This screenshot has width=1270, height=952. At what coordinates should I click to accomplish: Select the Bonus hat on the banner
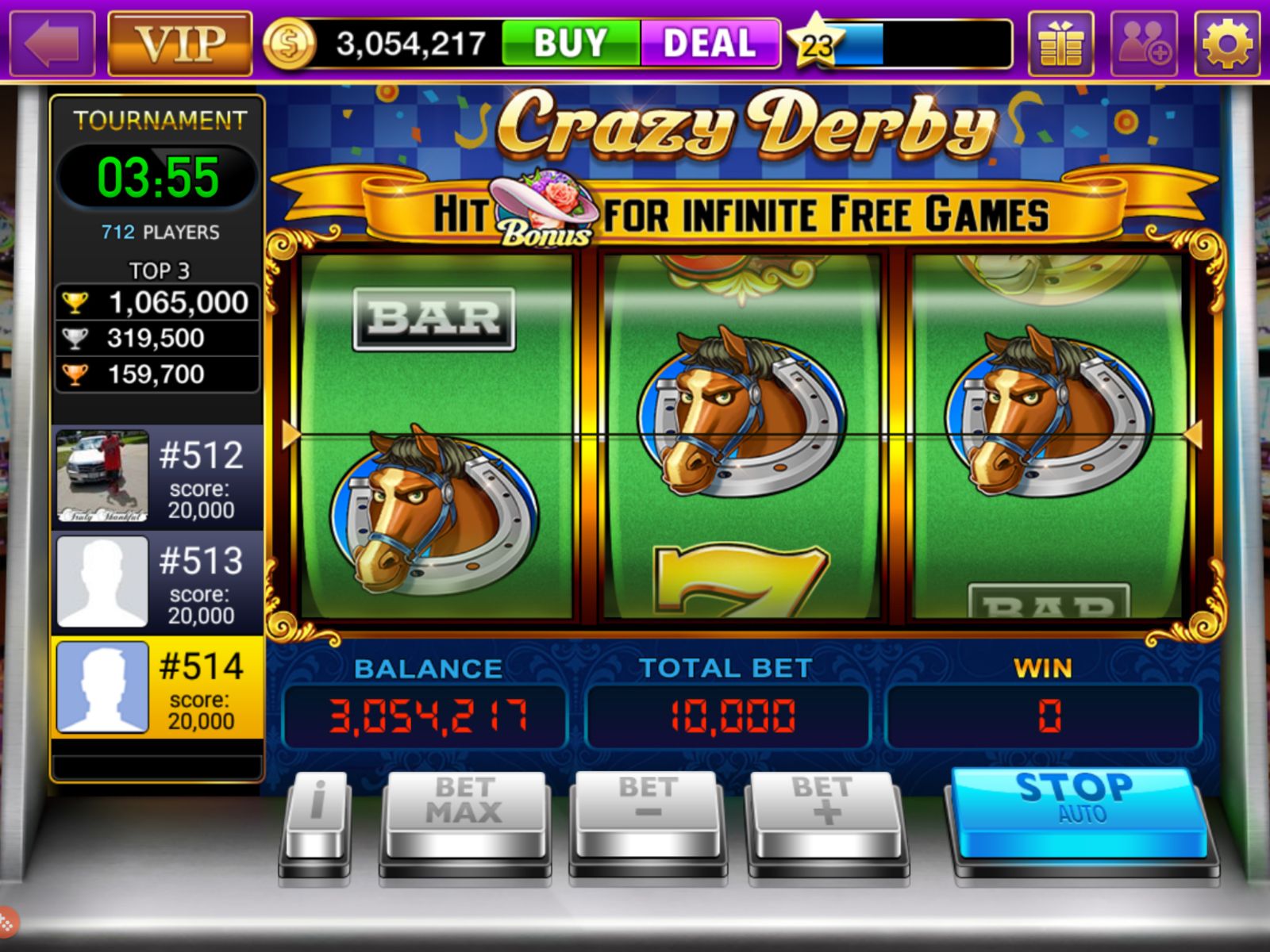[x=544, y=210]
